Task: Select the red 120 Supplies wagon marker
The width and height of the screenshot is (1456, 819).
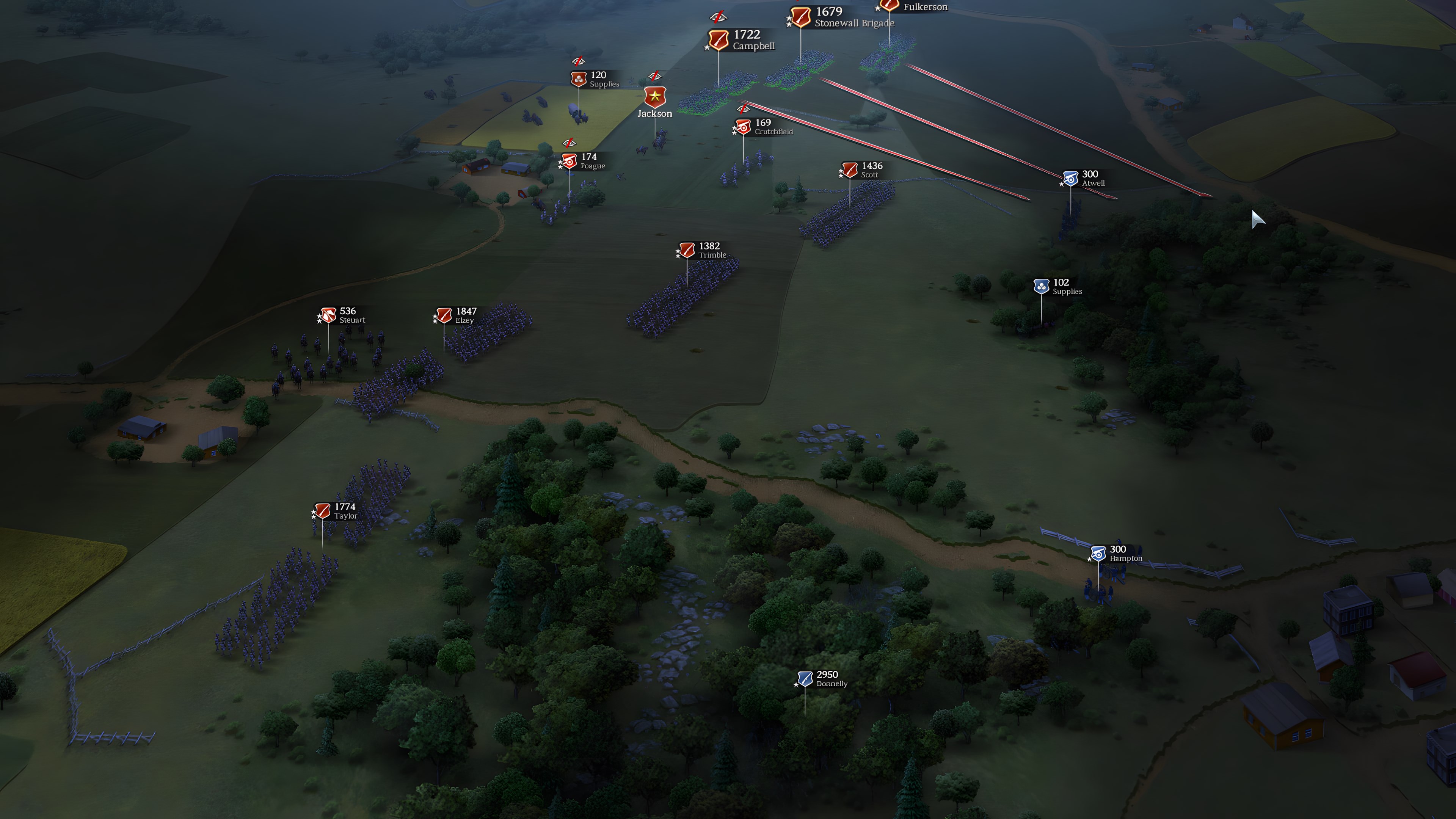Action: click(578, 79)
